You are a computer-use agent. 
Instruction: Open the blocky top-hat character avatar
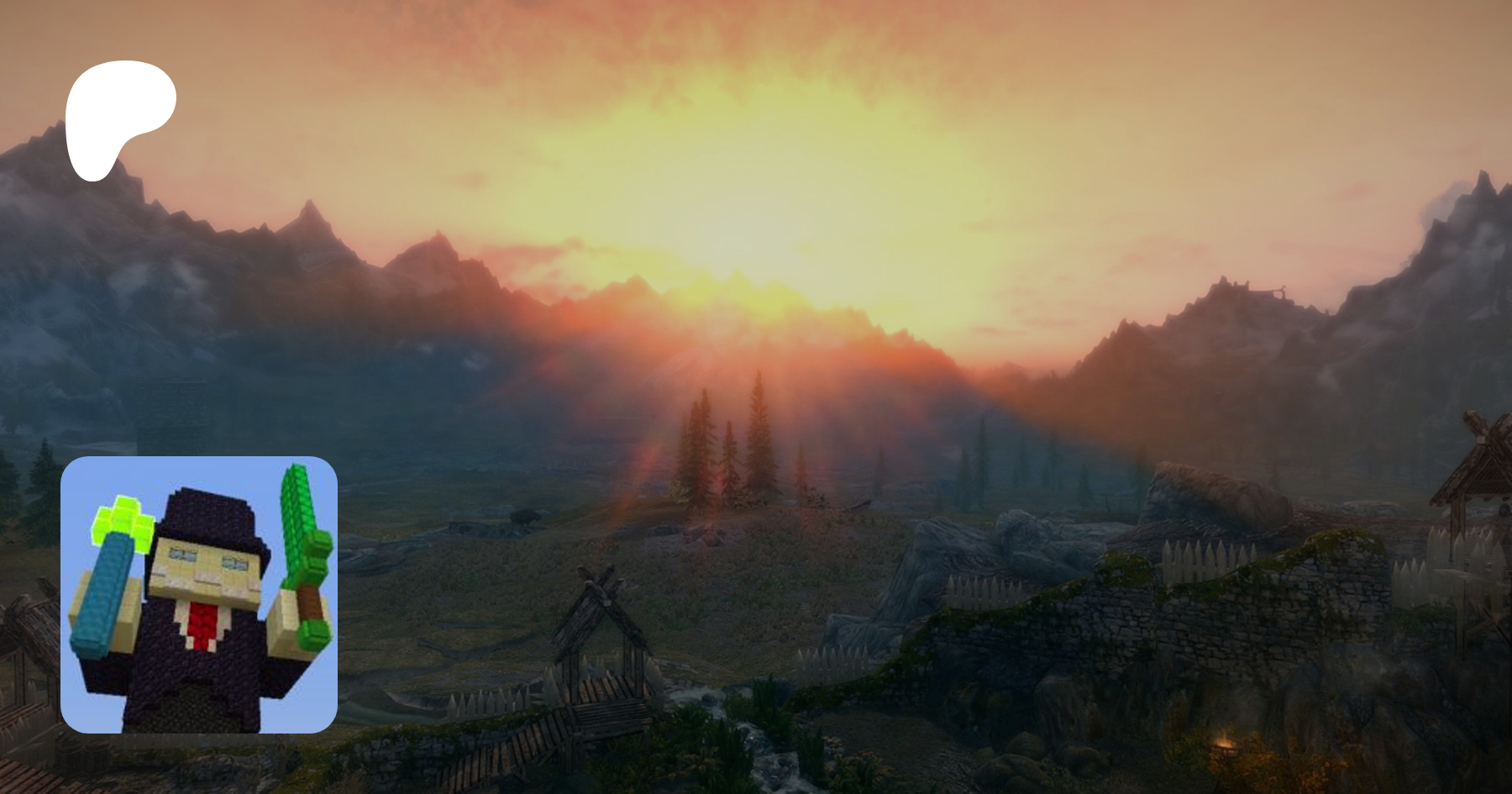tap(199, 594)
